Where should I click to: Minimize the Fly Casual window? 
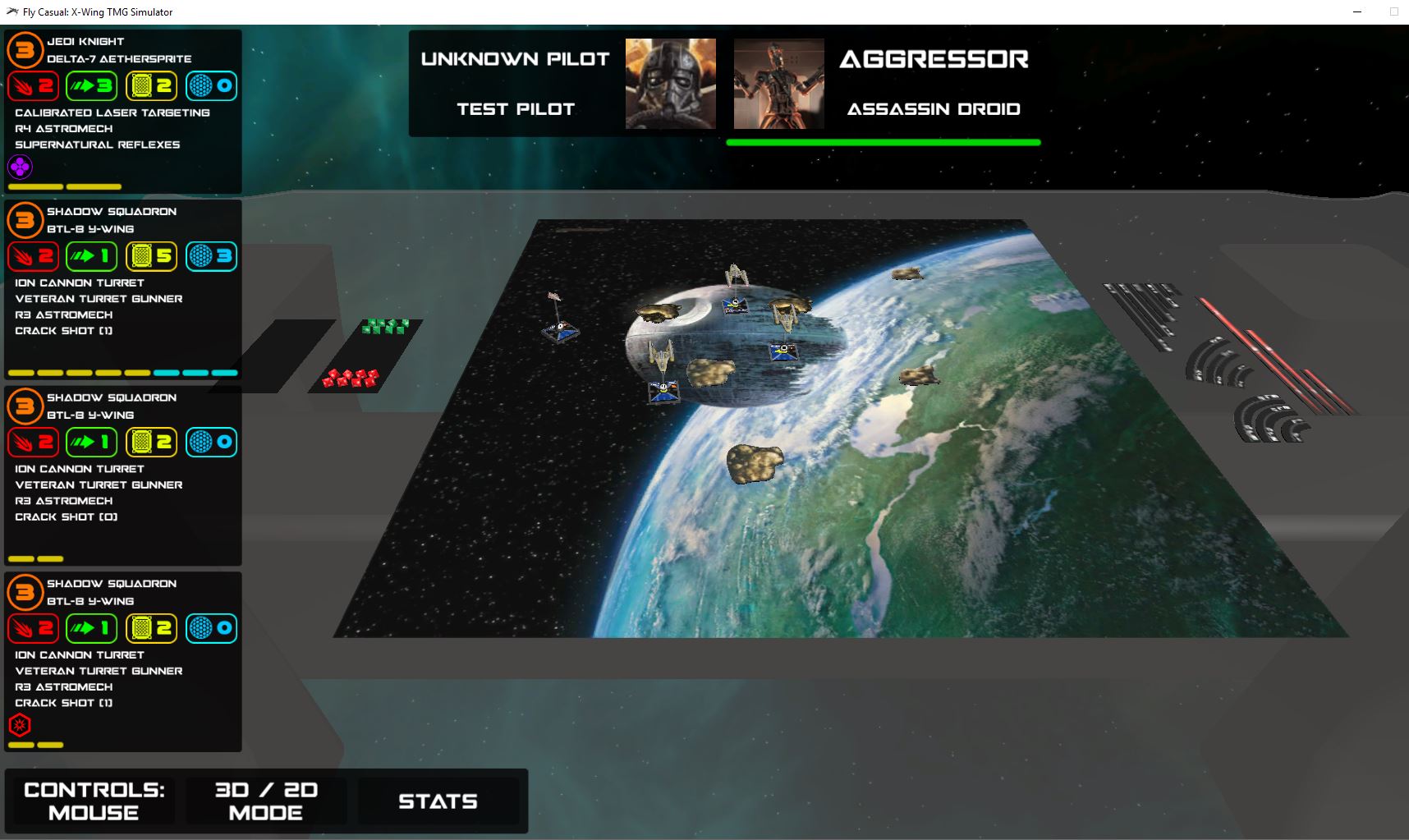tap(1357, 11)
